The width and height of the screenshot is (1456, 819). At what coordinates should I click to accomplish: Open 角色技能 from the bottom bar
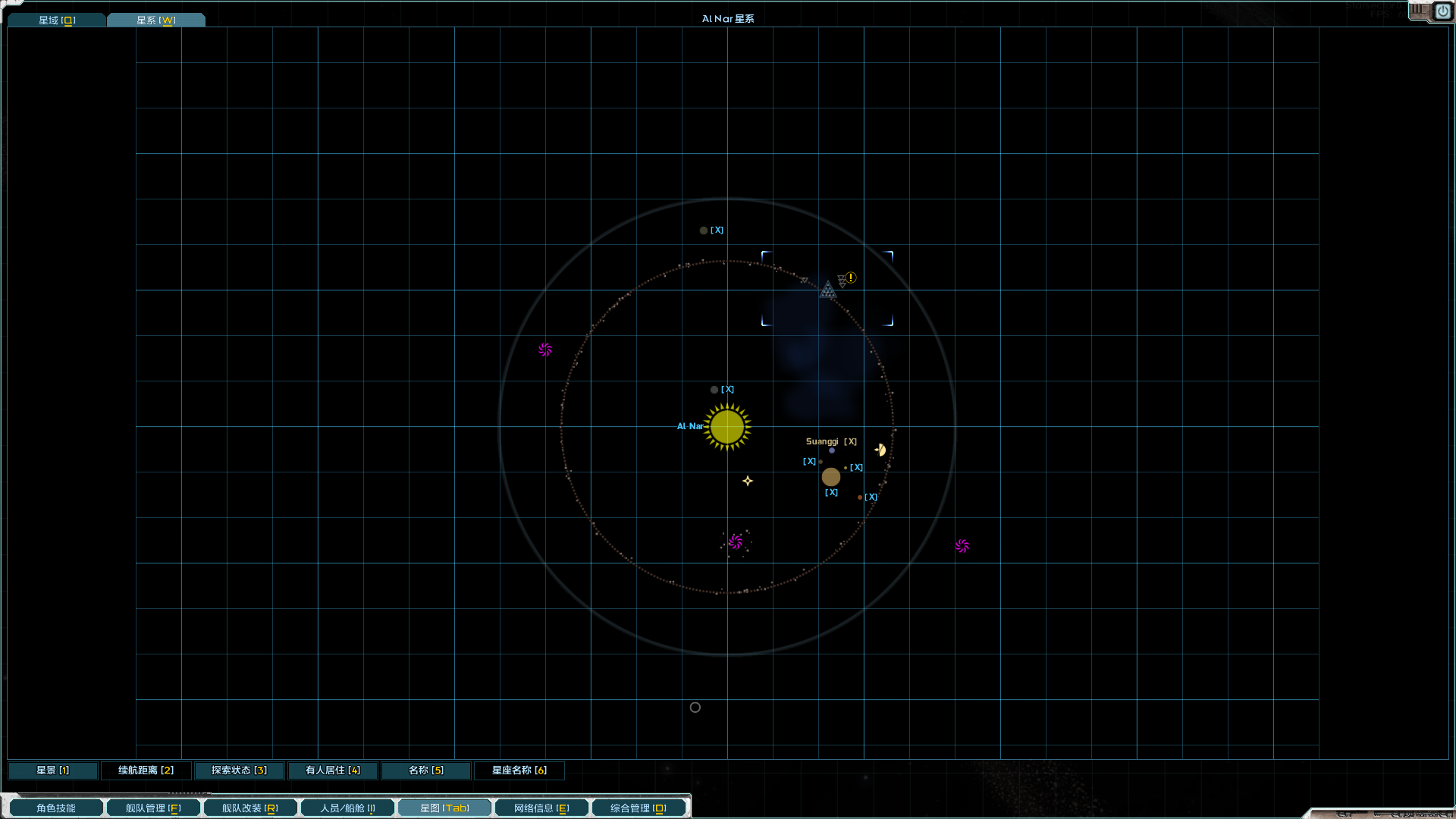pyautogui.click(x=55, y=808)
